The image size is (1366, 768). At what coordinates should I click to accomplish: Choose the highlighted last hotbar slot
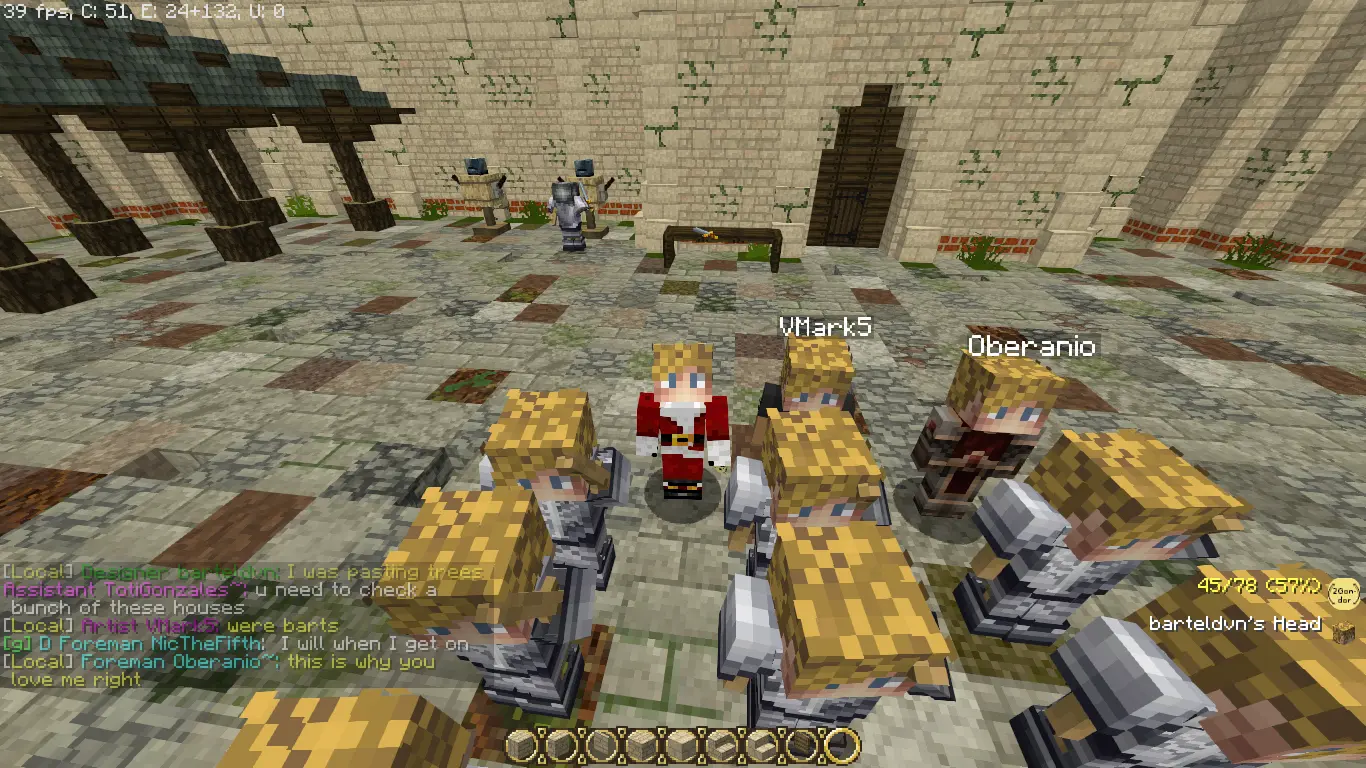pyautogui.click(x=843, y=745)
